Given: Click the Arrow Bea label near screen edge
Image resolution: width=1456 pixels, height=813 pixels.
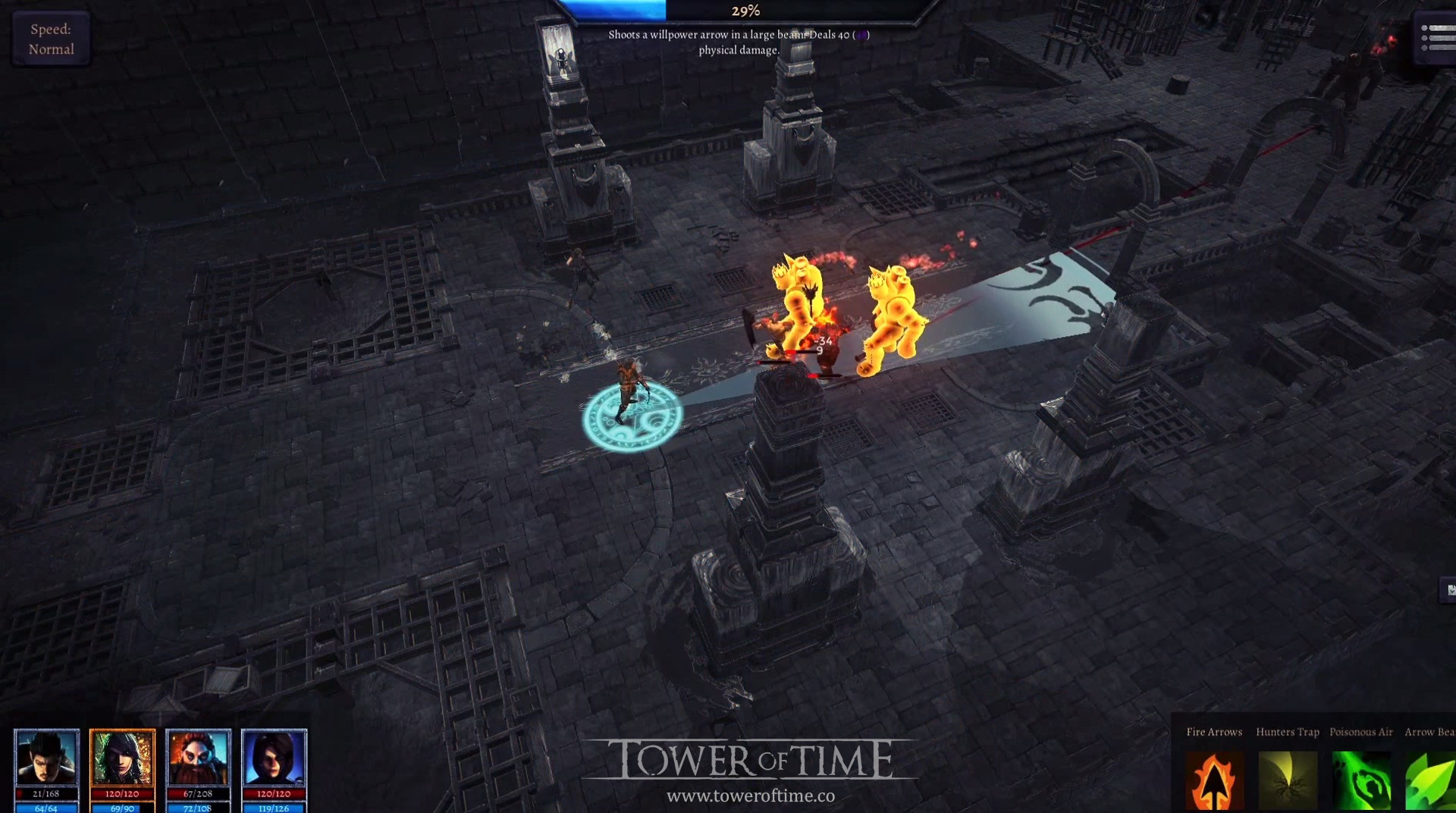Looking at the screenshot, I should pos(1430,732).
